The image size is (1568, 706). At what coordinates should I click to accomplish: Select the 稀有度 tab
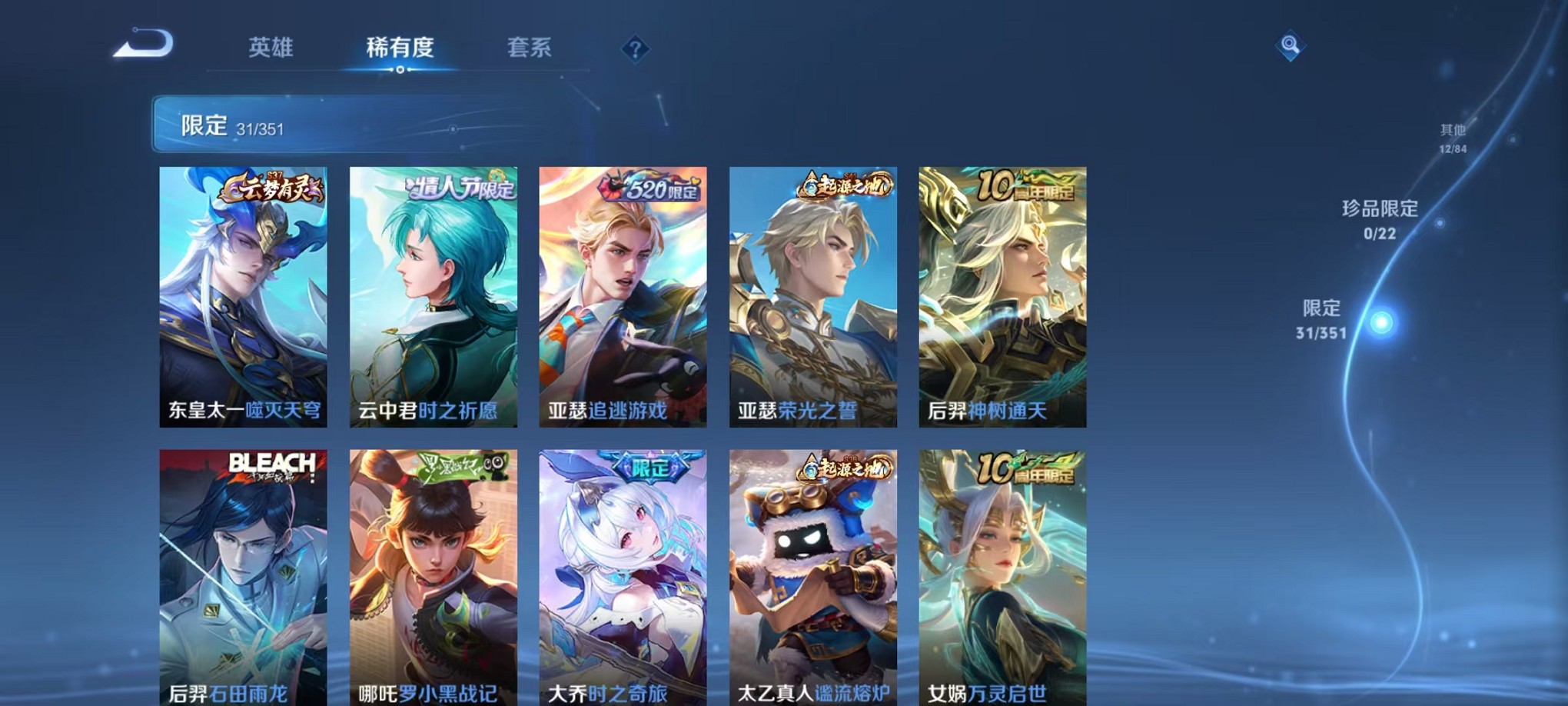398,48
